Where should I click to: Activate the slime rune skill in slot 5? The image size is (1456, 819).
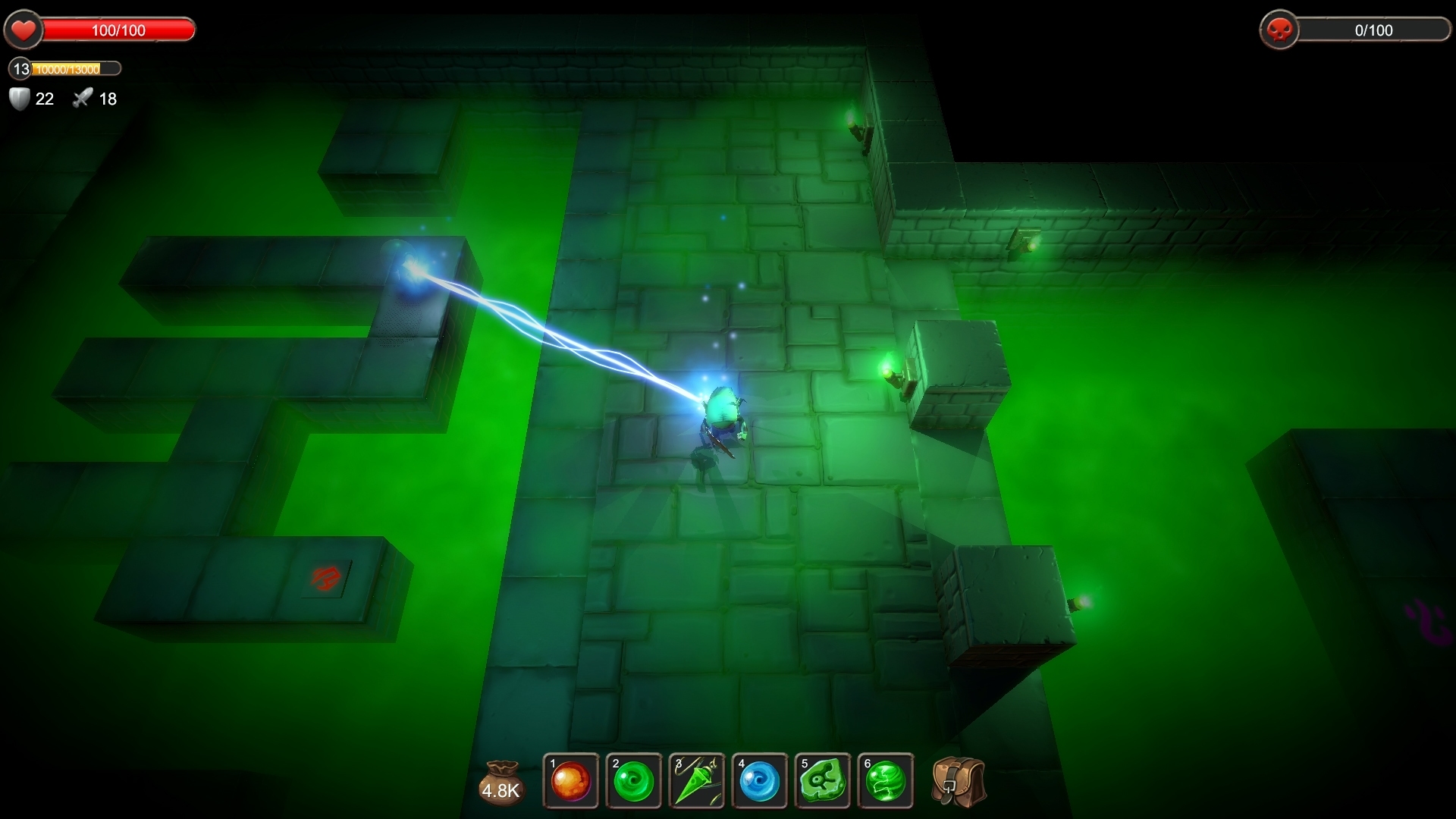pos(824,780)
